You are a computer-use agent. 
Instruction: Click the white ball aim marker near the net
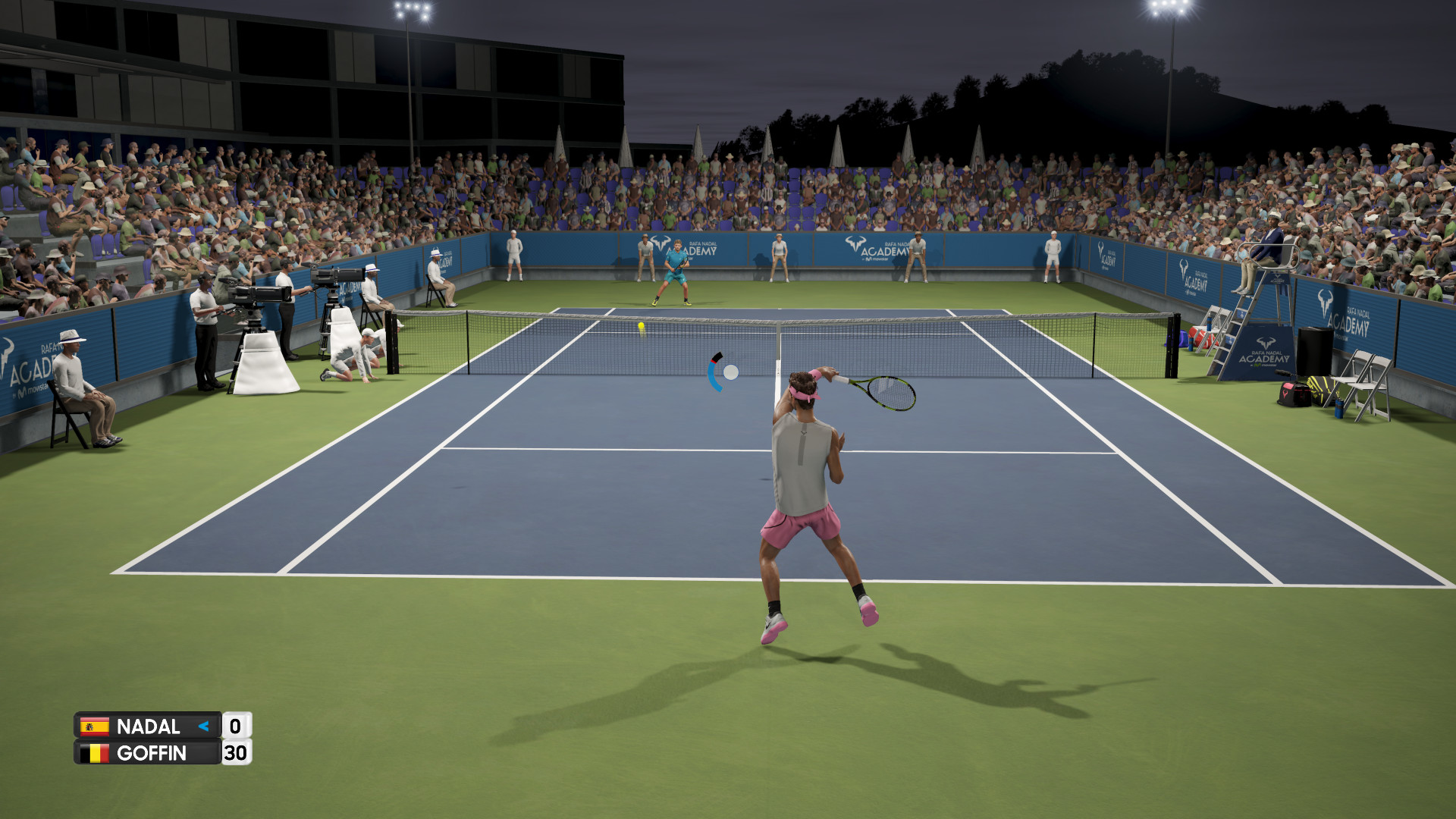730,371
